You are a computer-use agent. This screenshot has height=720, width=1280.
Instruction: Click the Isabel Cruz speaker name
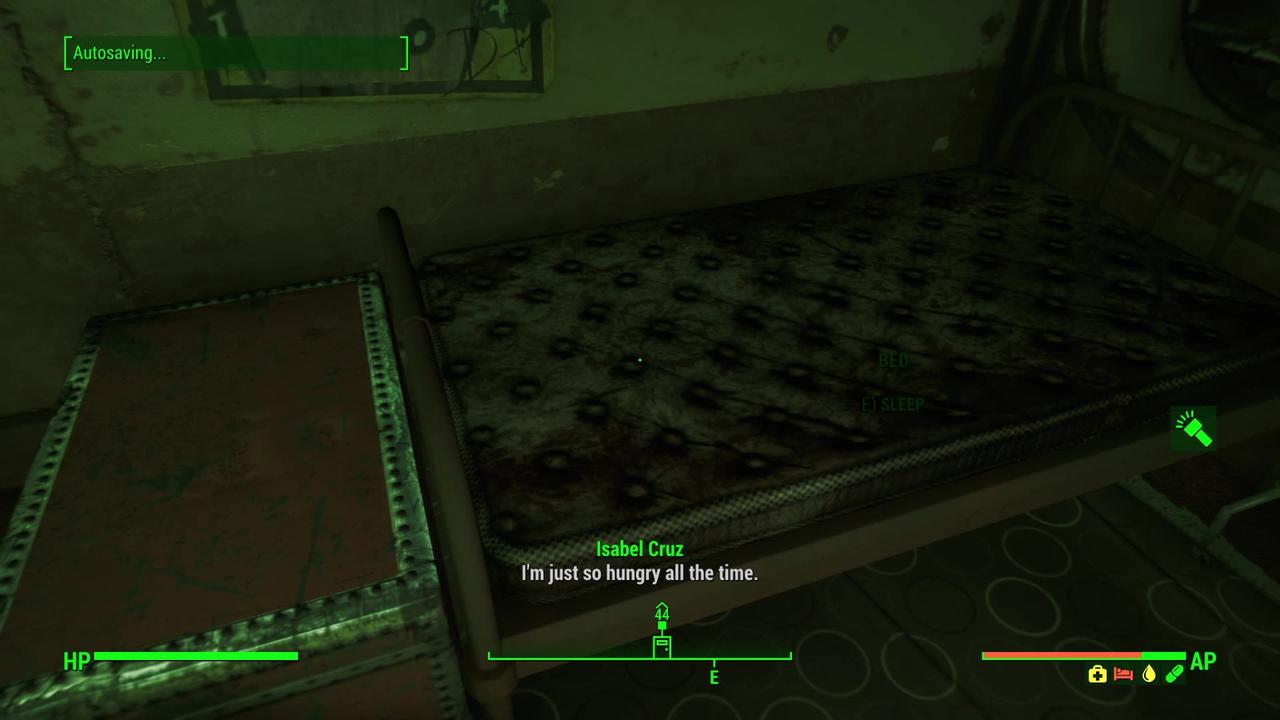click(x=639, y=549)
